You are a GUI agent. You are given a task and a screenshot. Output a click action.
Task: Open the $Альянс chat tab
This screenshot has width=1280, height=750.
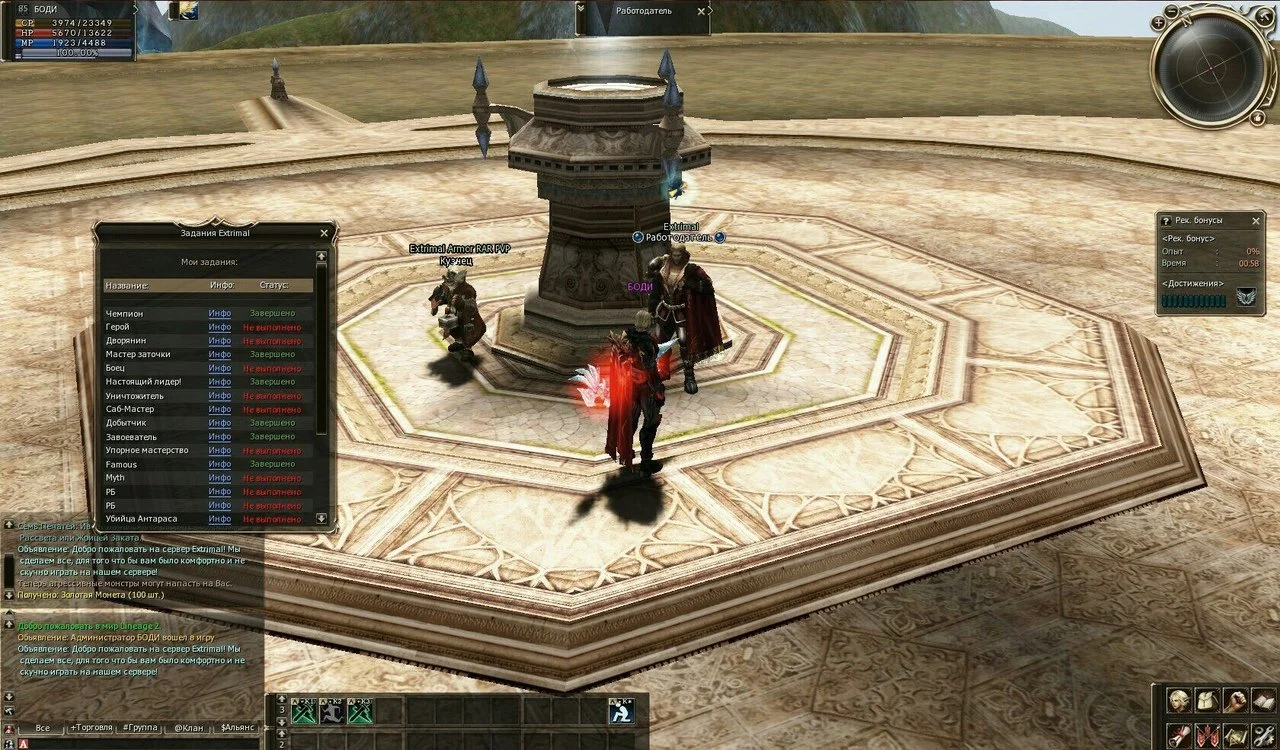click(x=238, y=728)
